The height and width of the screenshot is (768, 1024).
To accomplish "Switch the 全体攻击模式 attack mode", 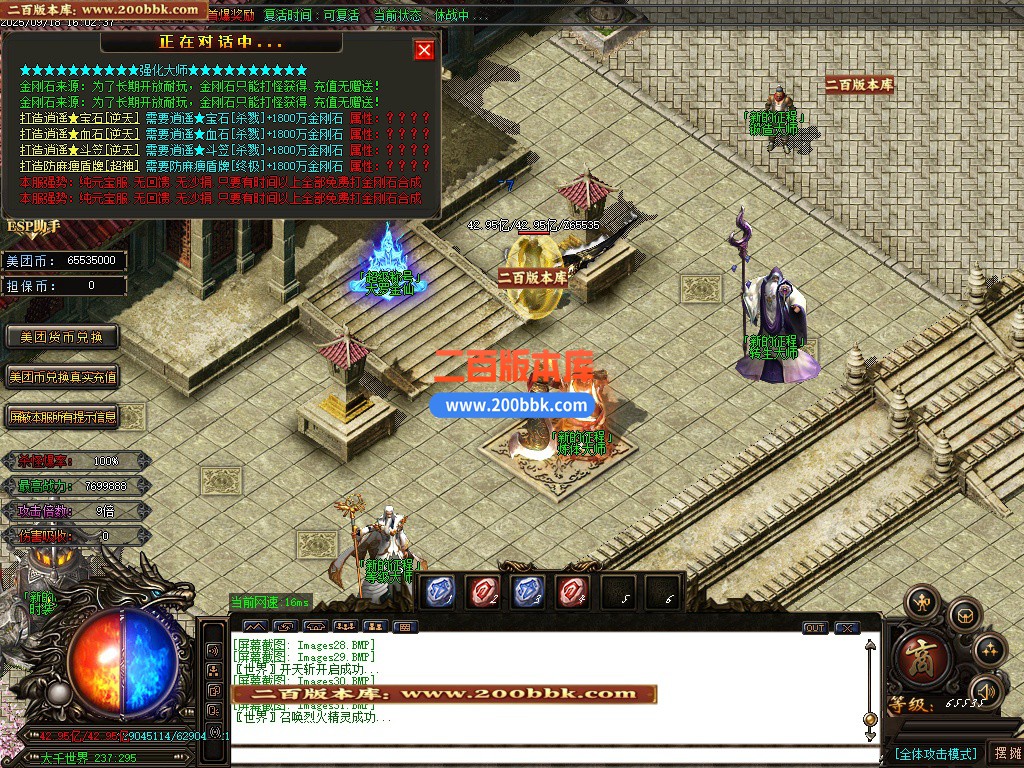I will pyautogui.click(x=935, y=753).
